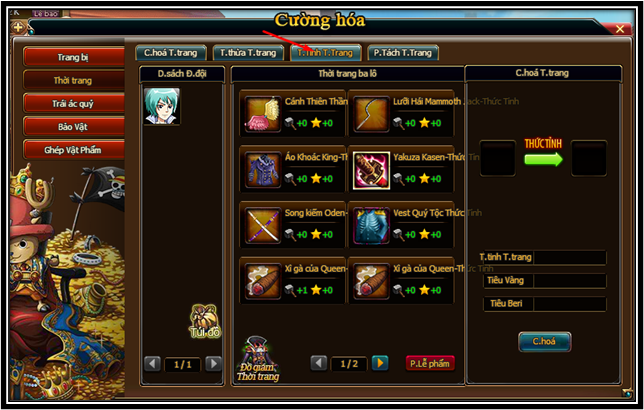Open the Túi đồ bag icon
Screen dimensions: 644x410
tap(205, 321)
